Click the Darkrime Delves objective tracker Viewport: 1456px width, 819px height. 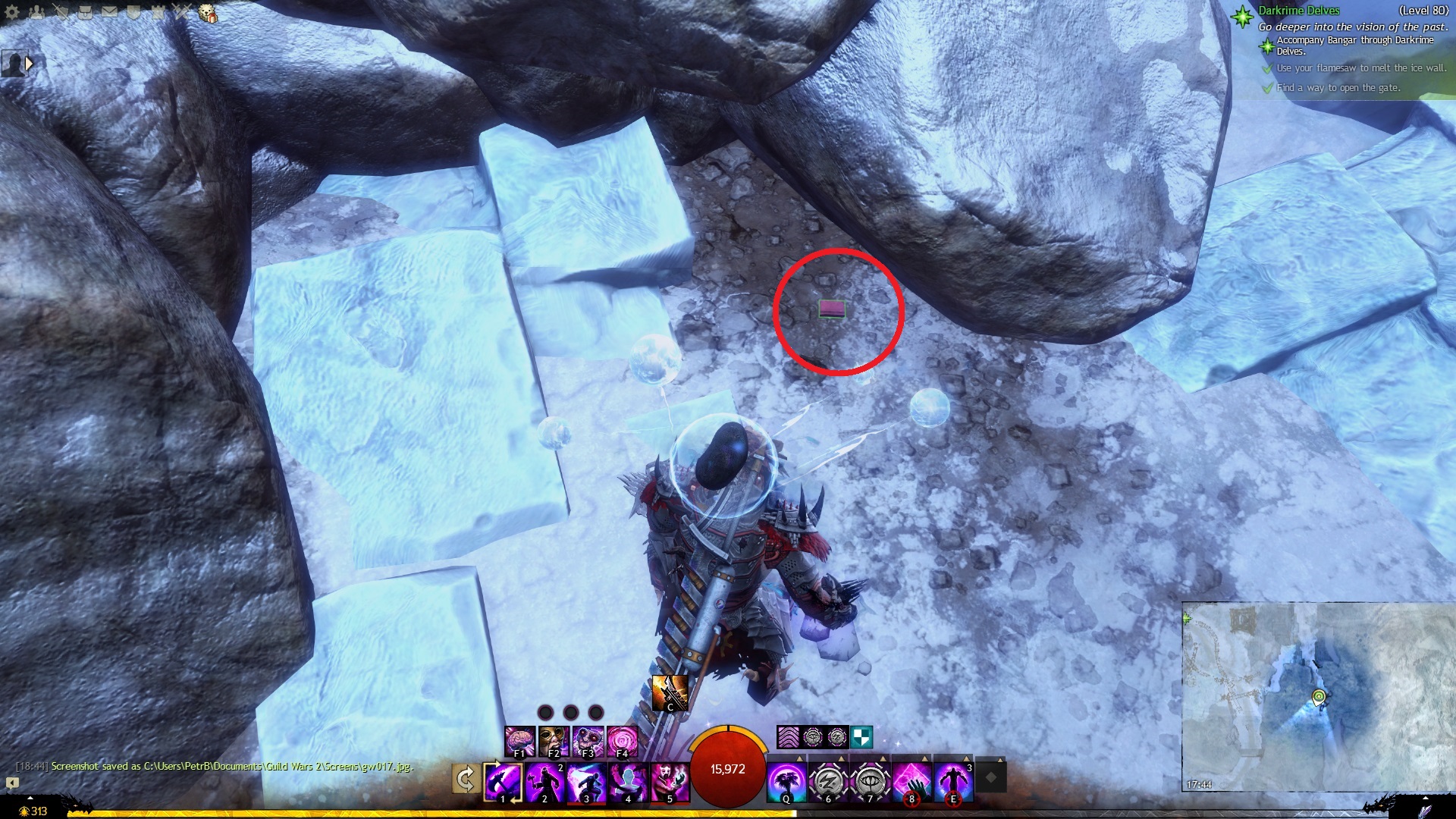point(1298,11)
